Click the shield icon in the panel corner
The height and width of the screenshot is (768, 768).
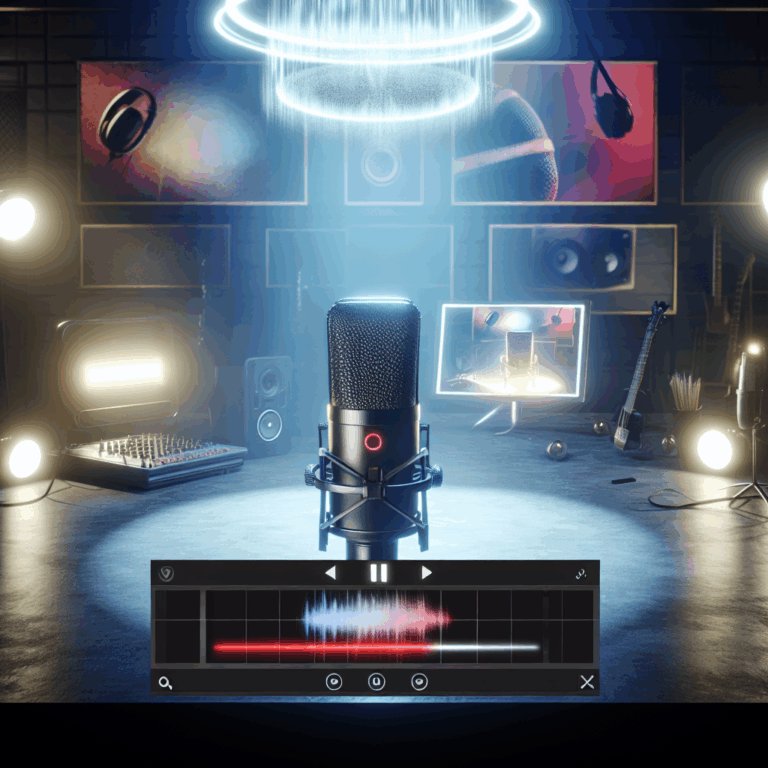pyautogui.click(x=166, y=574)
